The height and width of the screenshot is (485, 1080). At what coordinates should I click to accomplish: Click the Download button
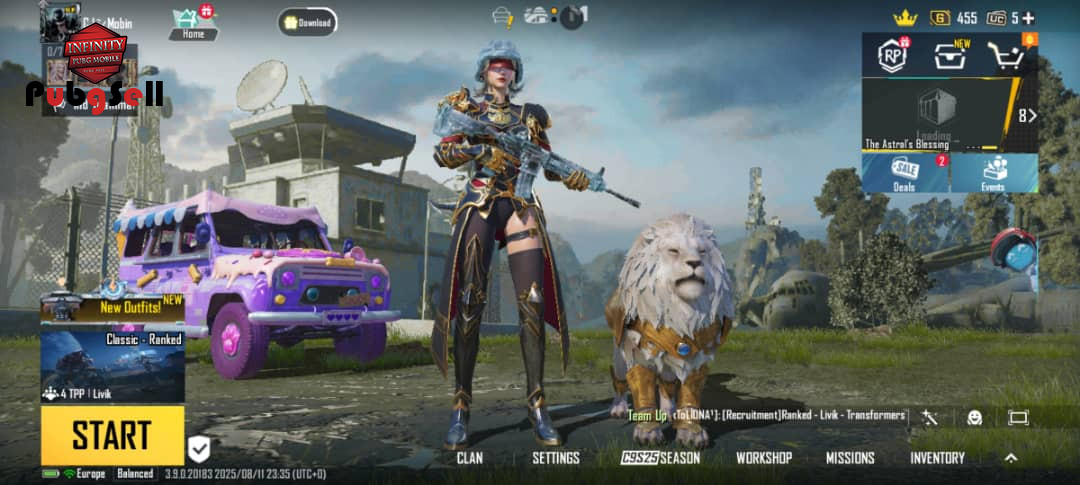click(x=307, y=22)
